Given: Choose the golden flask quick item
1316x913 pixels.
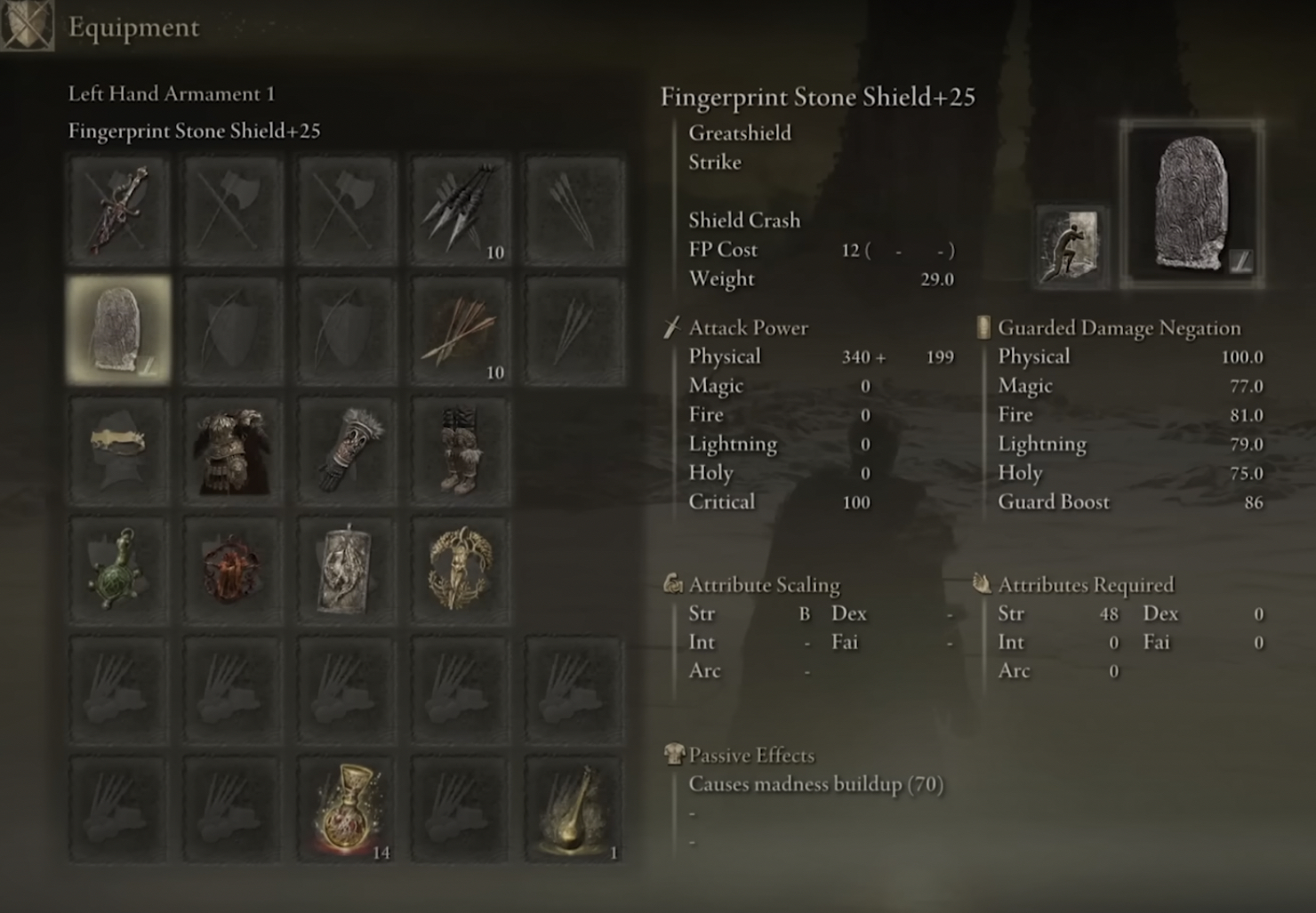Looking at the screenshot, I should [x=574, y=810].
